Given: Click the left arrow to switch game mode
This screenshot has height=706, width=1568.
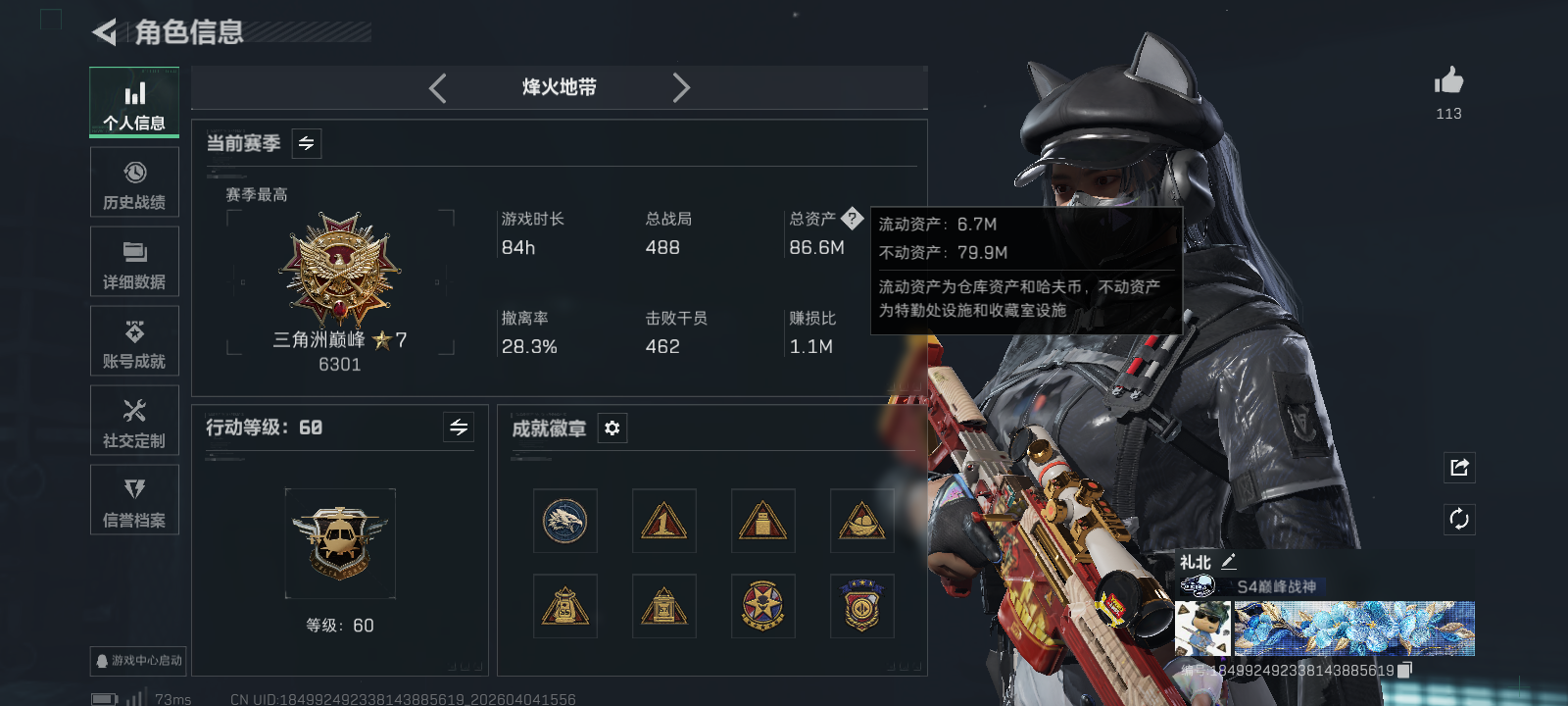Looking at the screenshot, I should (438, 87).
